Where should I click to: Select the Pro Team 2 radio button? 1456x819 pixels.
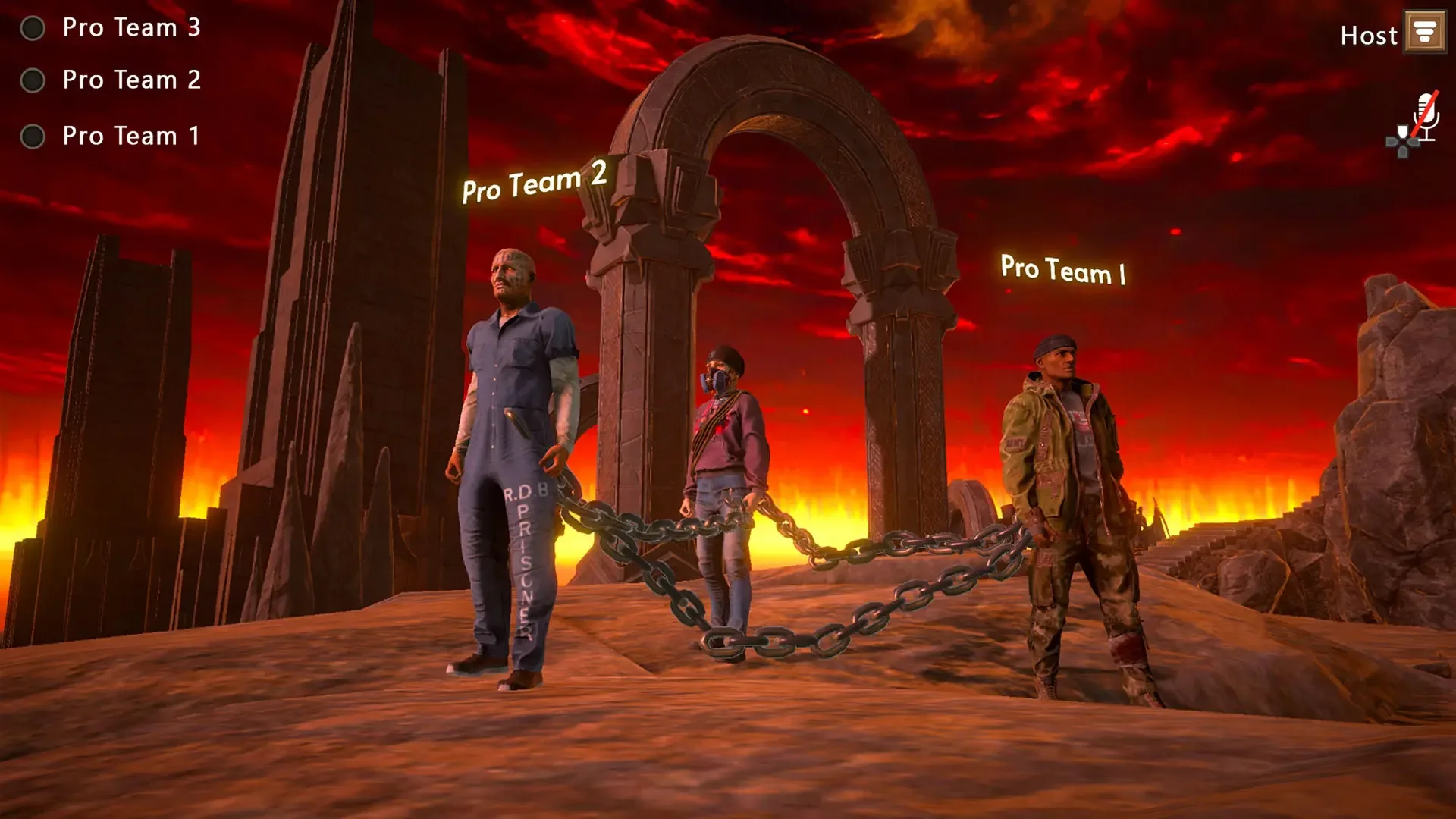(32, 80)
